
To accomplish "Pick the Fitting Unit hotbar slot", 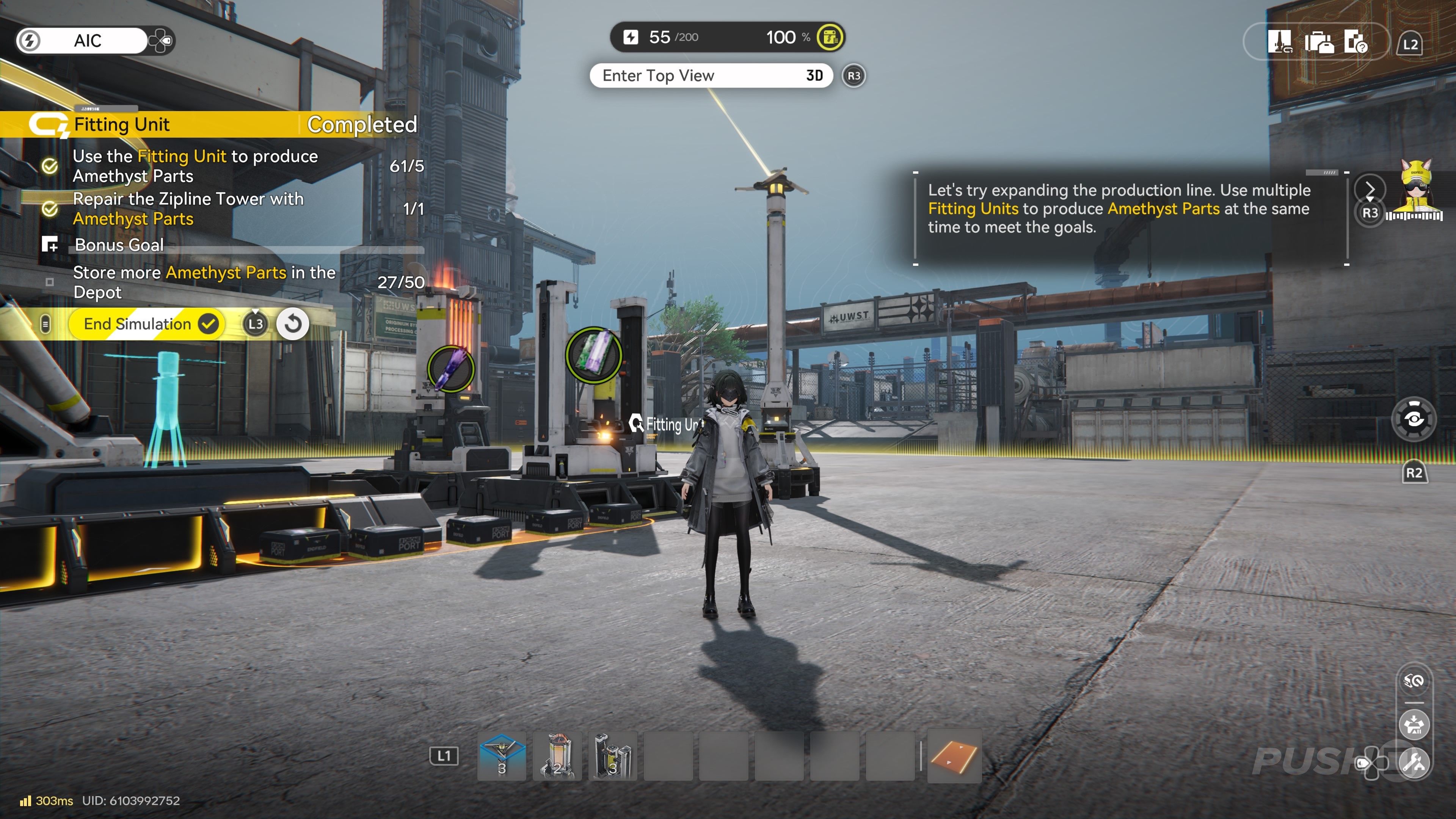I will coord(613,756).
